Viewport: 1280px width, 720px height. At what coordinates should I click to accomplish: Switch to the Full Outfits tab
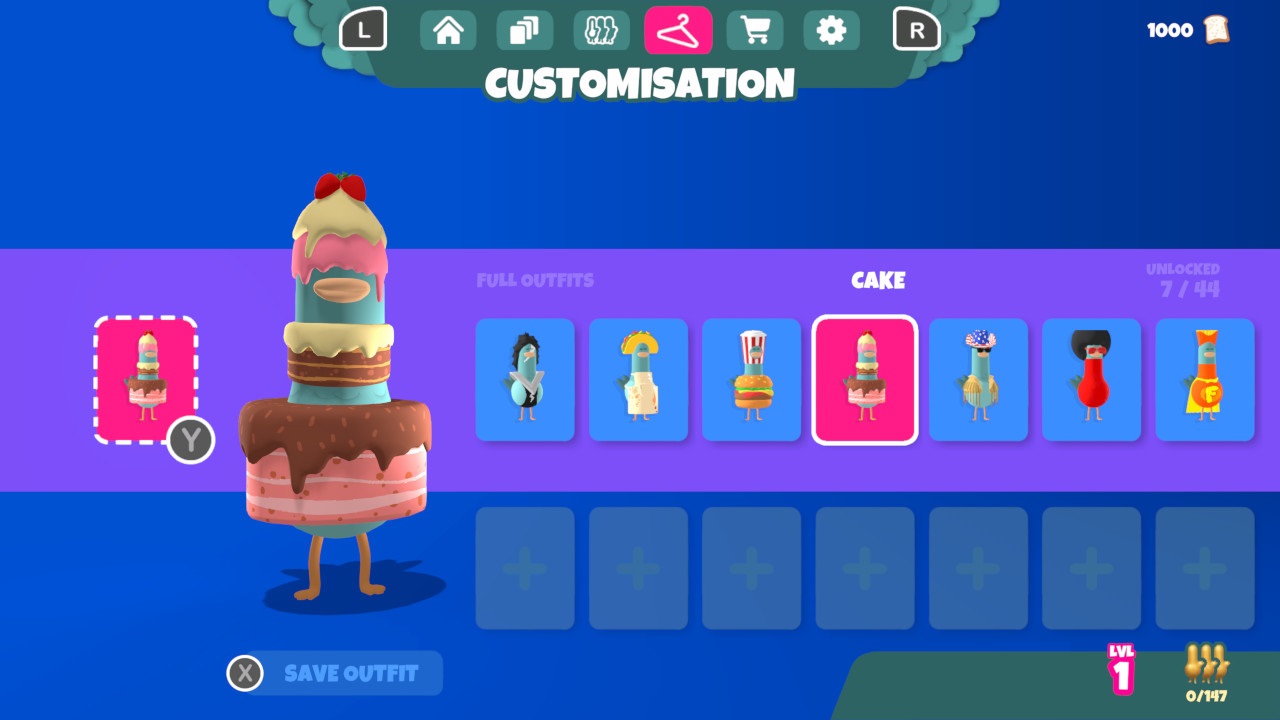(535, 280)
